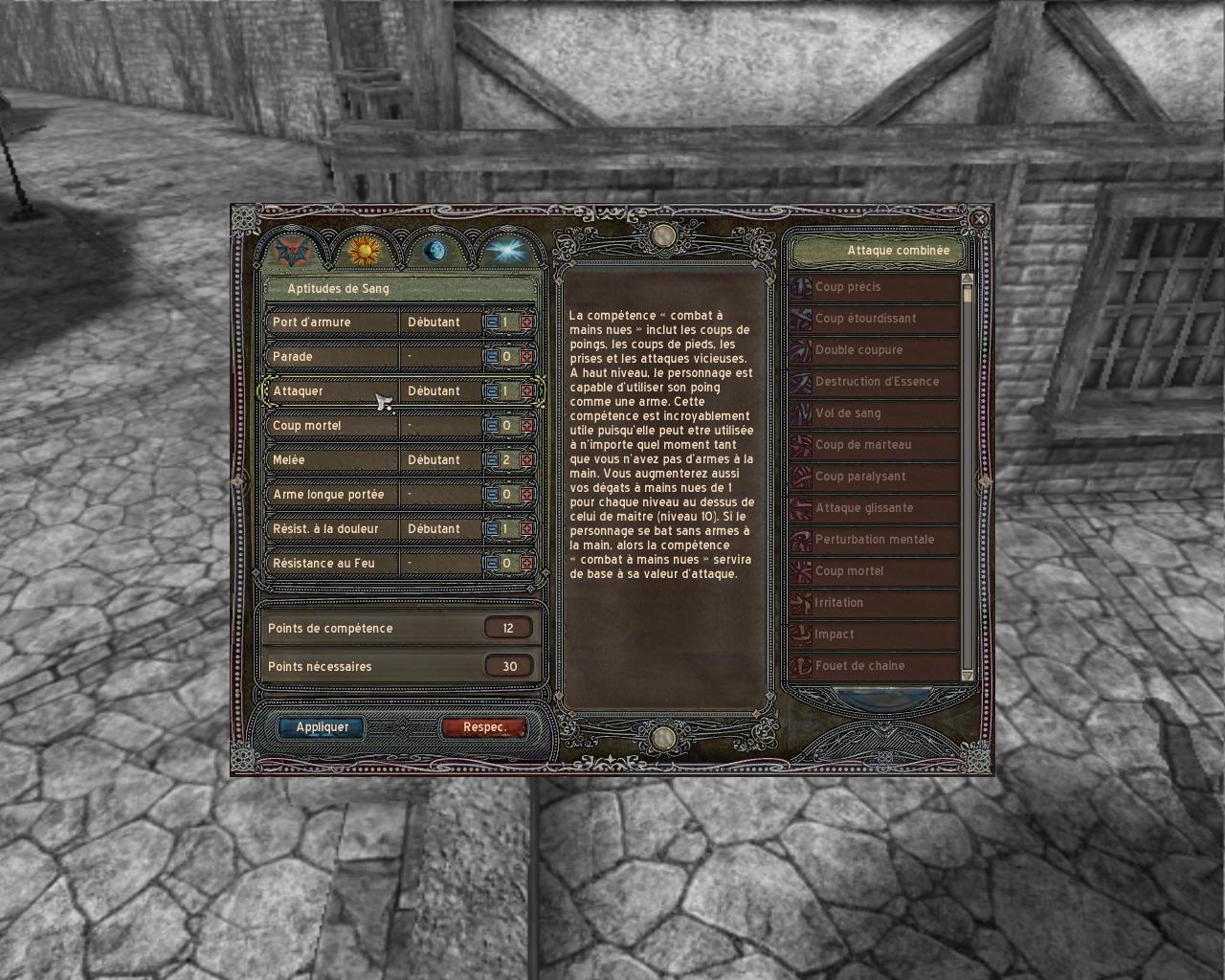Select the Fouet de chaîne attack
The image size is (1225, 980).
pos(875,666)
